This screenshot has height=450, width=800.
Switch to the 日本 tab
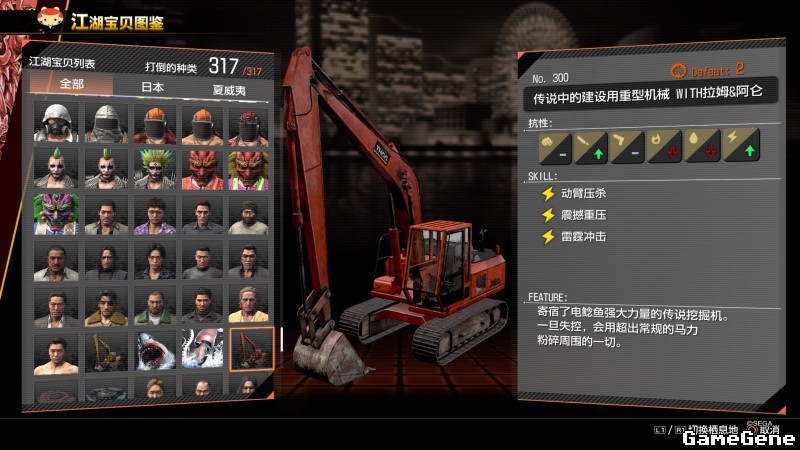(152, 88)
